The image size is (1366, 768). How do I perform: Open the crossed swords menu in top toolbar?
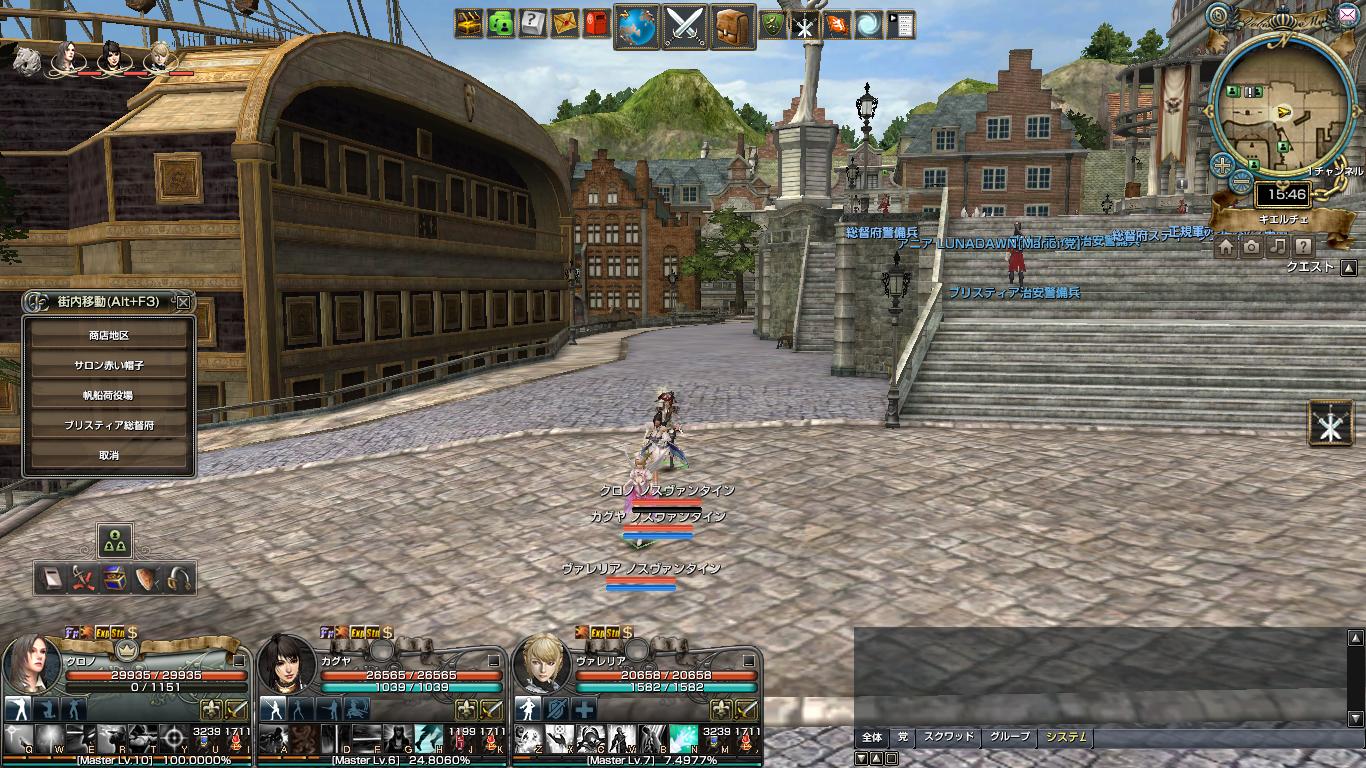point(685,26)
